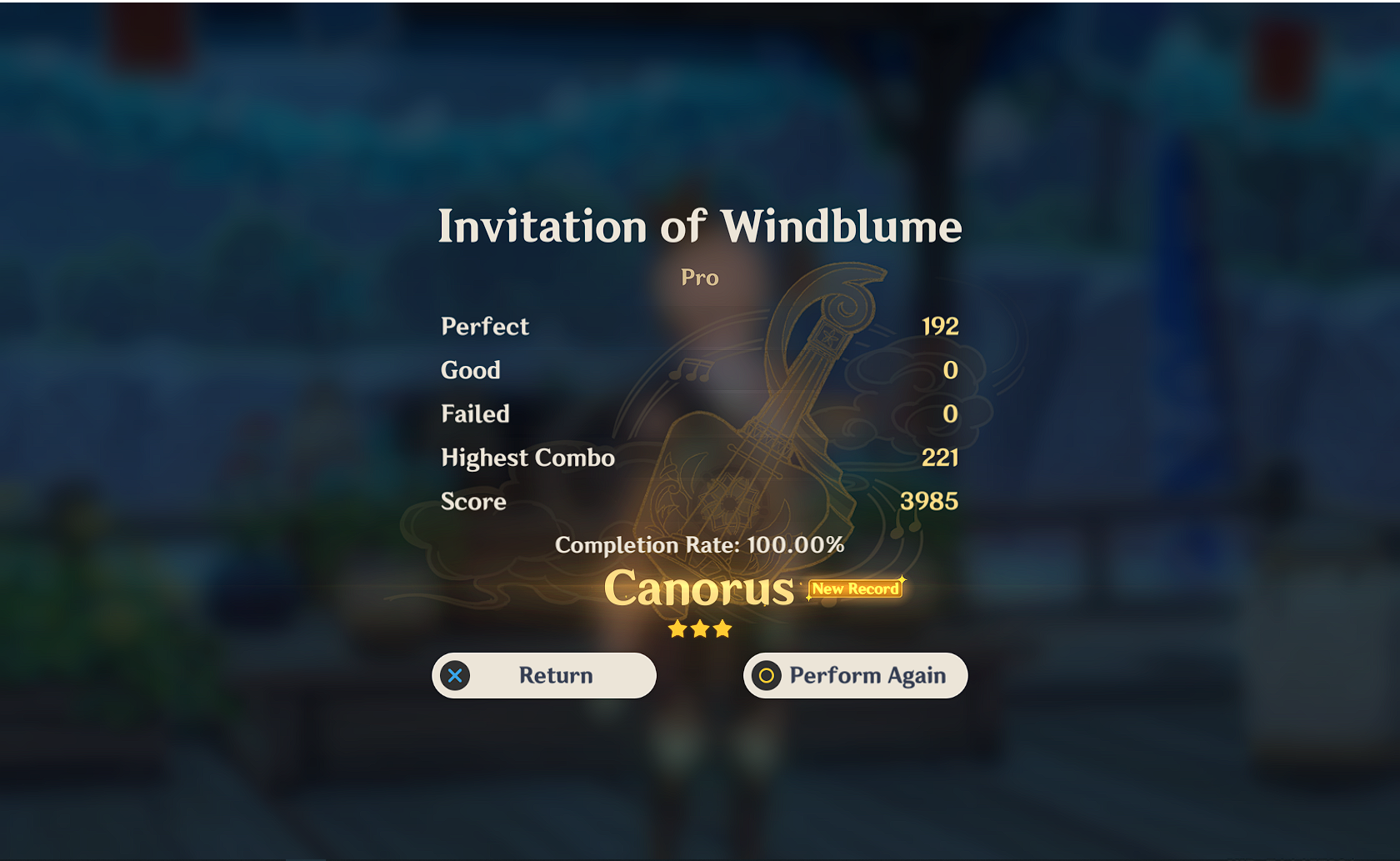Click the Pro difficulty label

(700, 278)
